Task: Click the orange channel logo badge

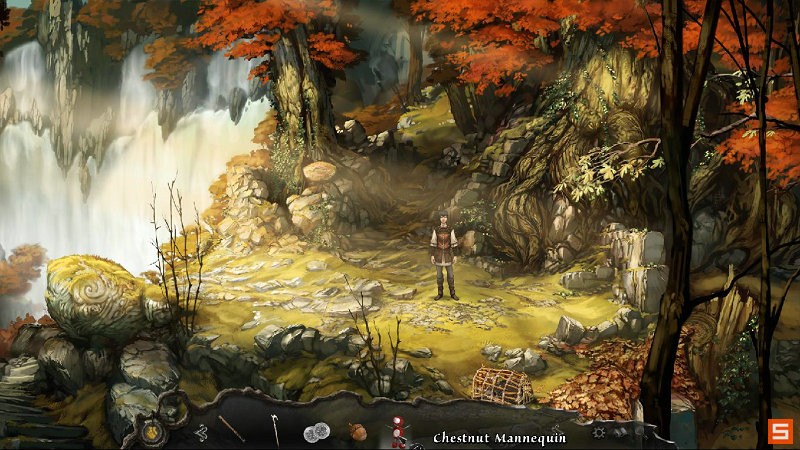Action: pos(779,431)
